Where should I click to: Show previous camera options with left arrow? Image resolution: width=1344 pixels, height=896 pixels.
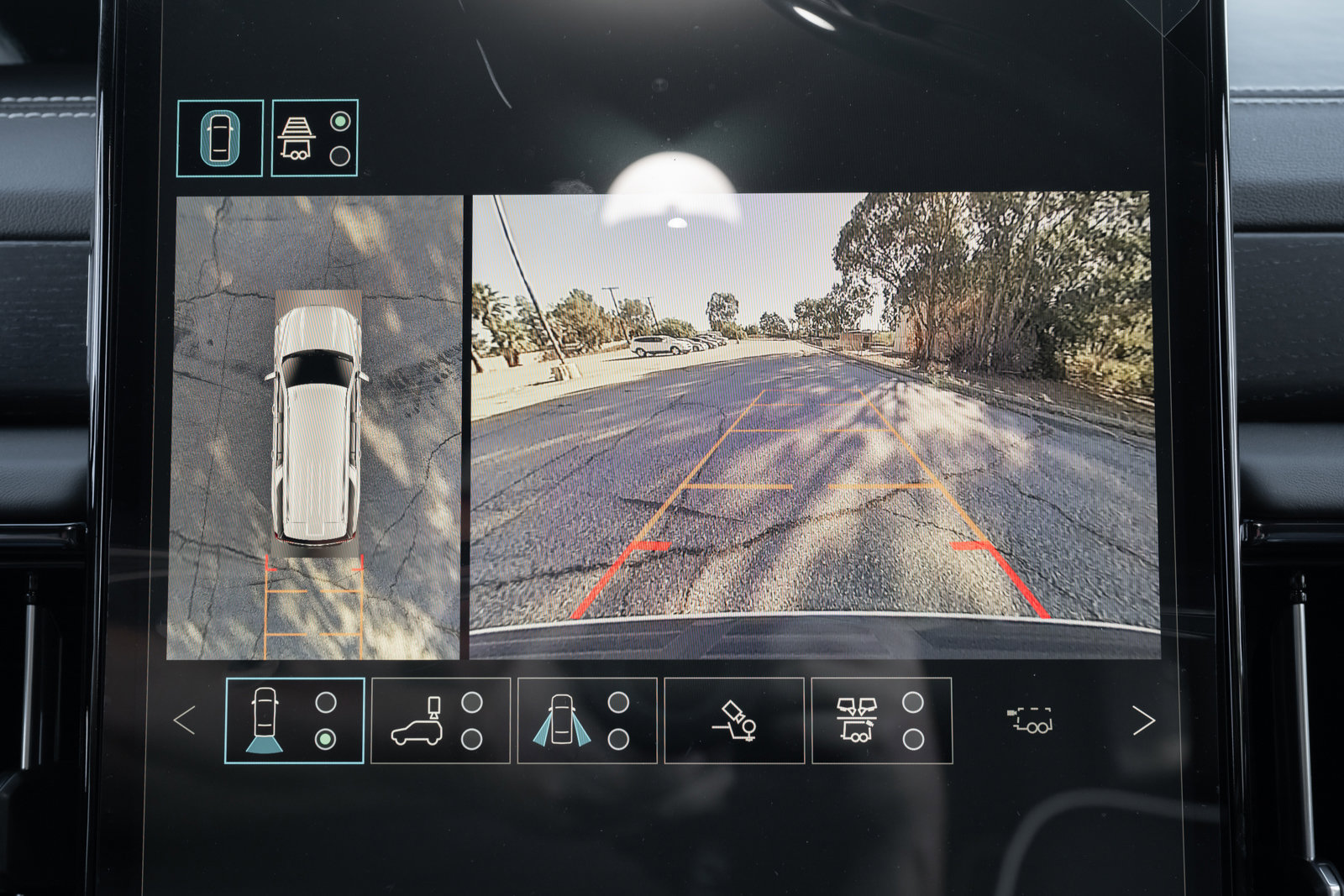tap(185, 720)
